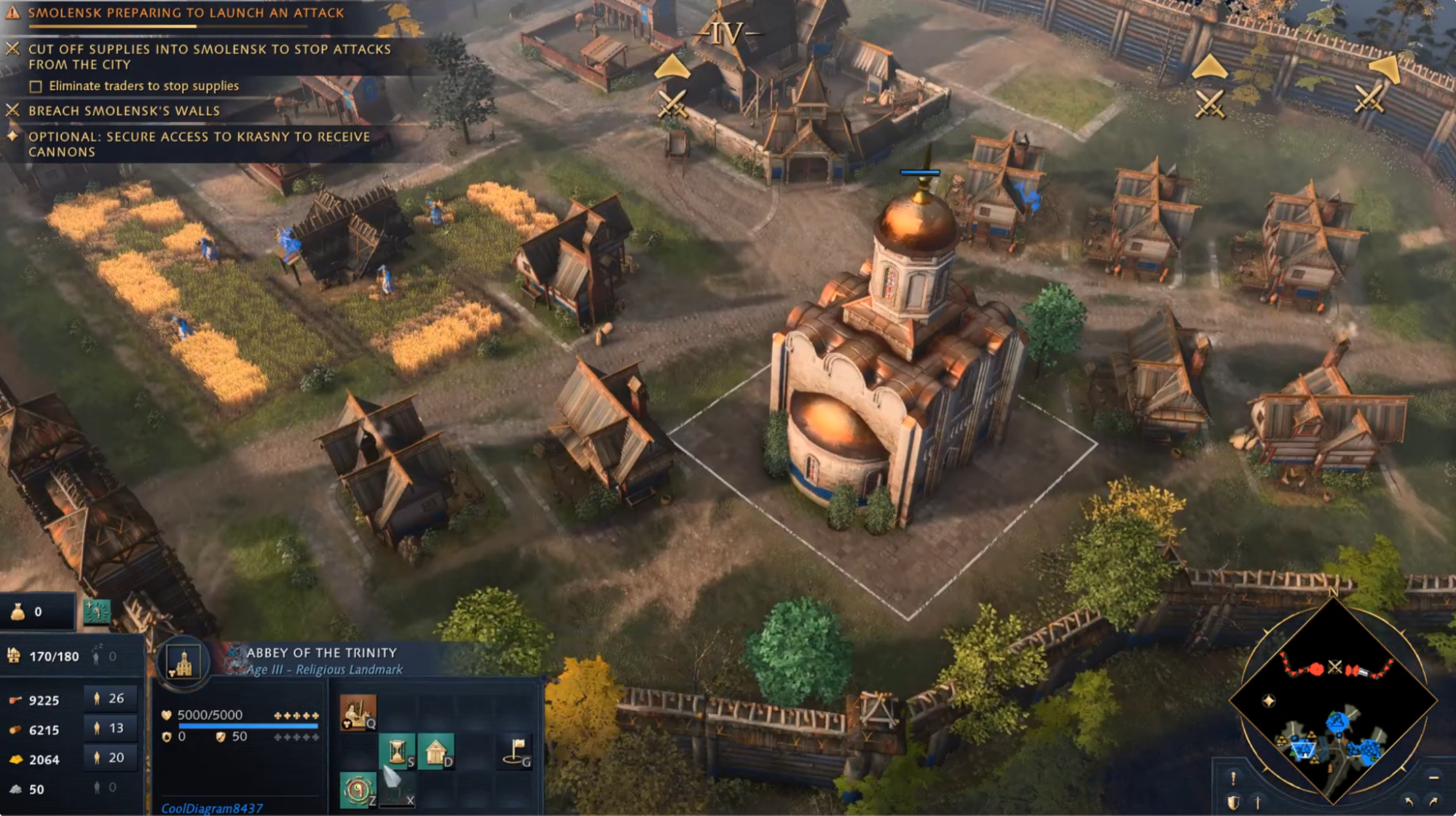
Task: Select the Breach Smolensk's Walls objective
Action: [124, 111]
